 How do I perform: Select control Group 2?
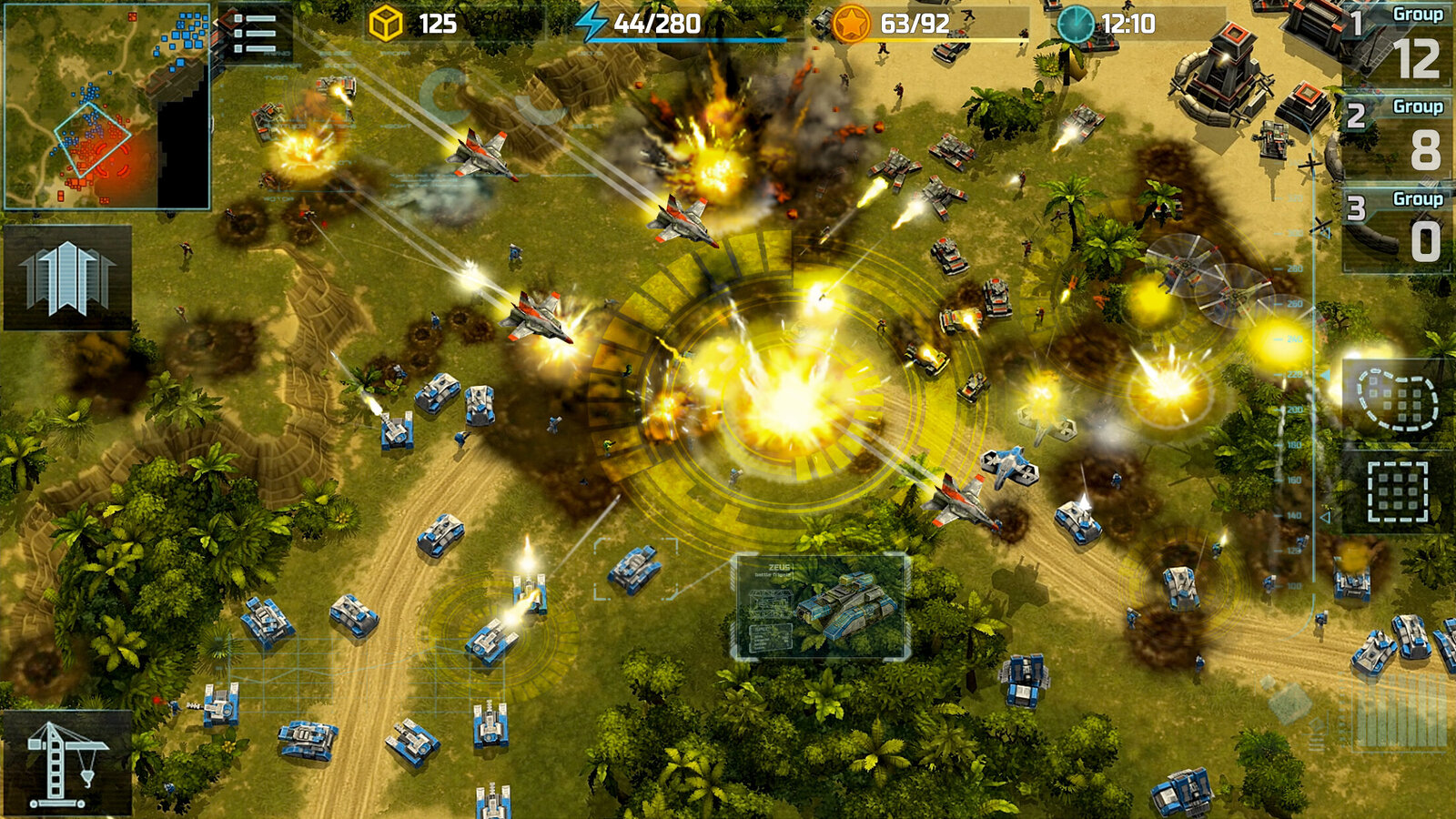point(1398,136)
